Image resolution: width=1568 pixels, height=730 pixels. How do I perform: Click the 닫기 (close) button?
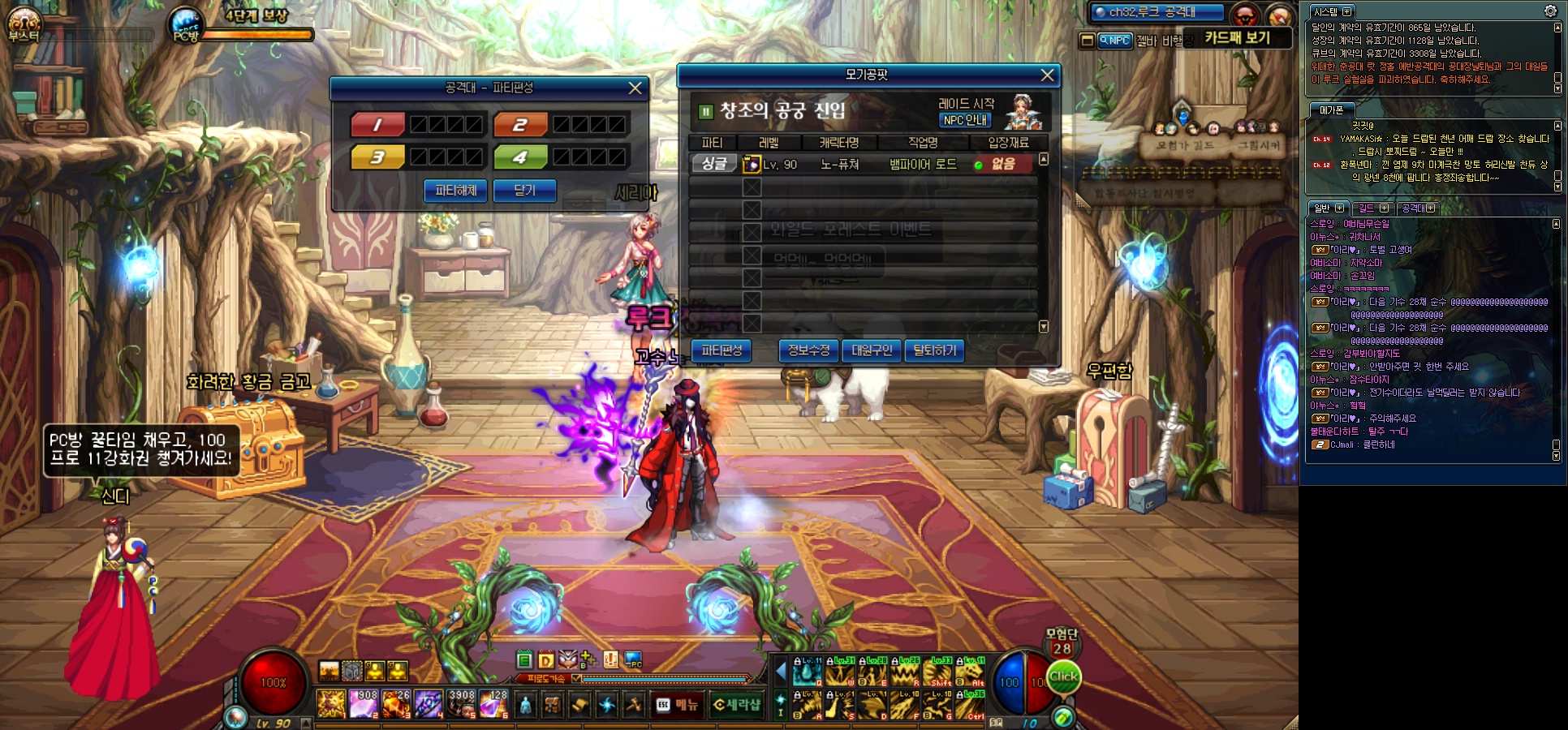[x=524, y=191]
